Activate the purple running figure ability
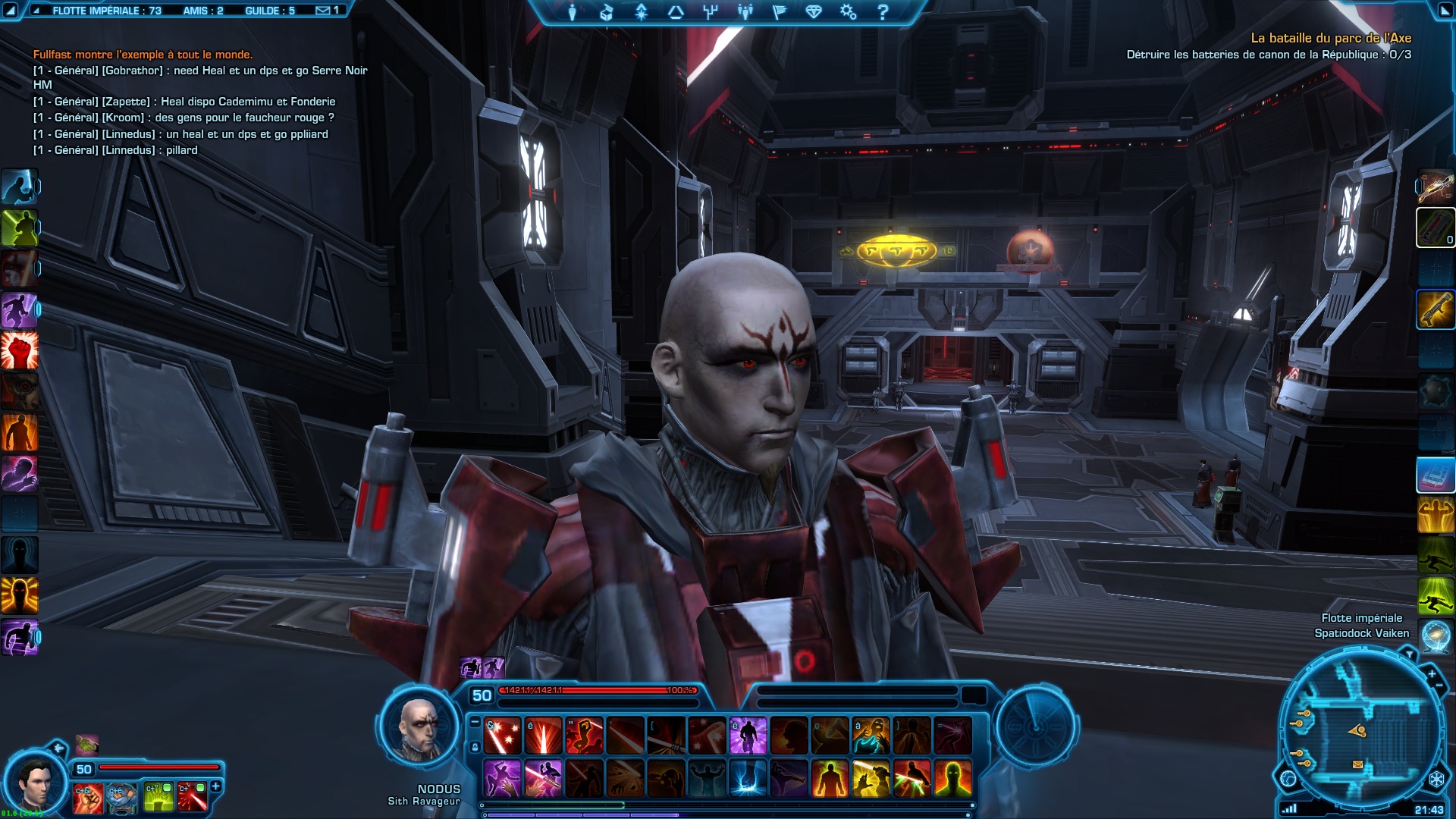Image resolution: width=1456 pixels, height=819 pixels. coord(748,736)
